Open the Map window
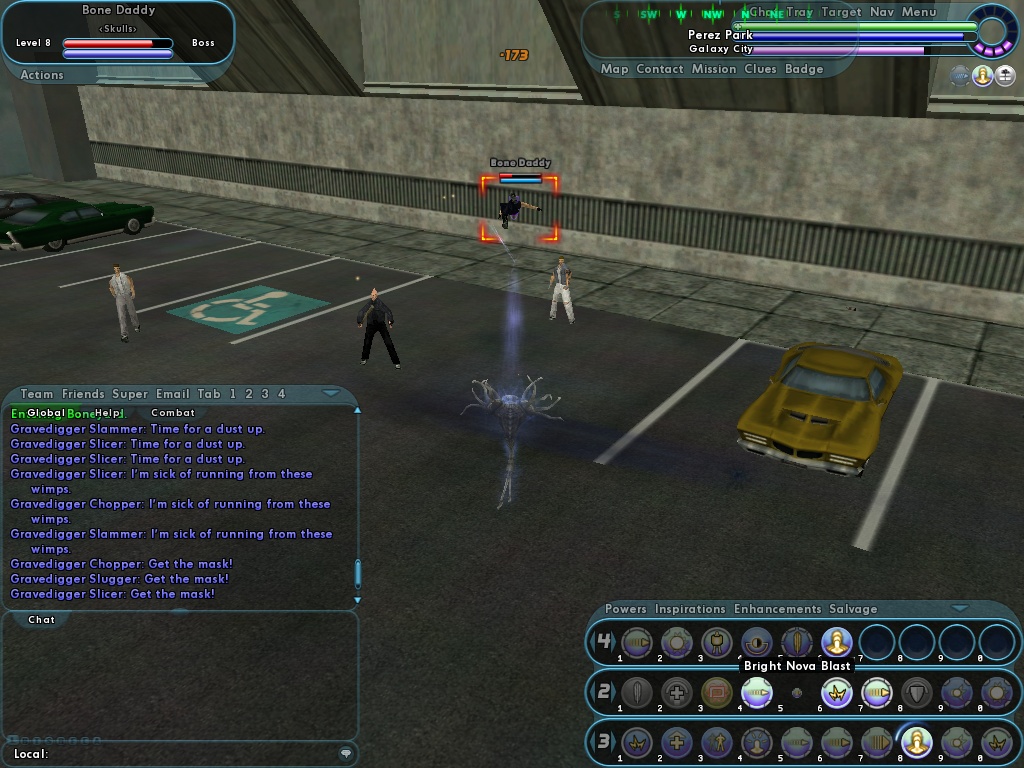 (x=614, y=69)
